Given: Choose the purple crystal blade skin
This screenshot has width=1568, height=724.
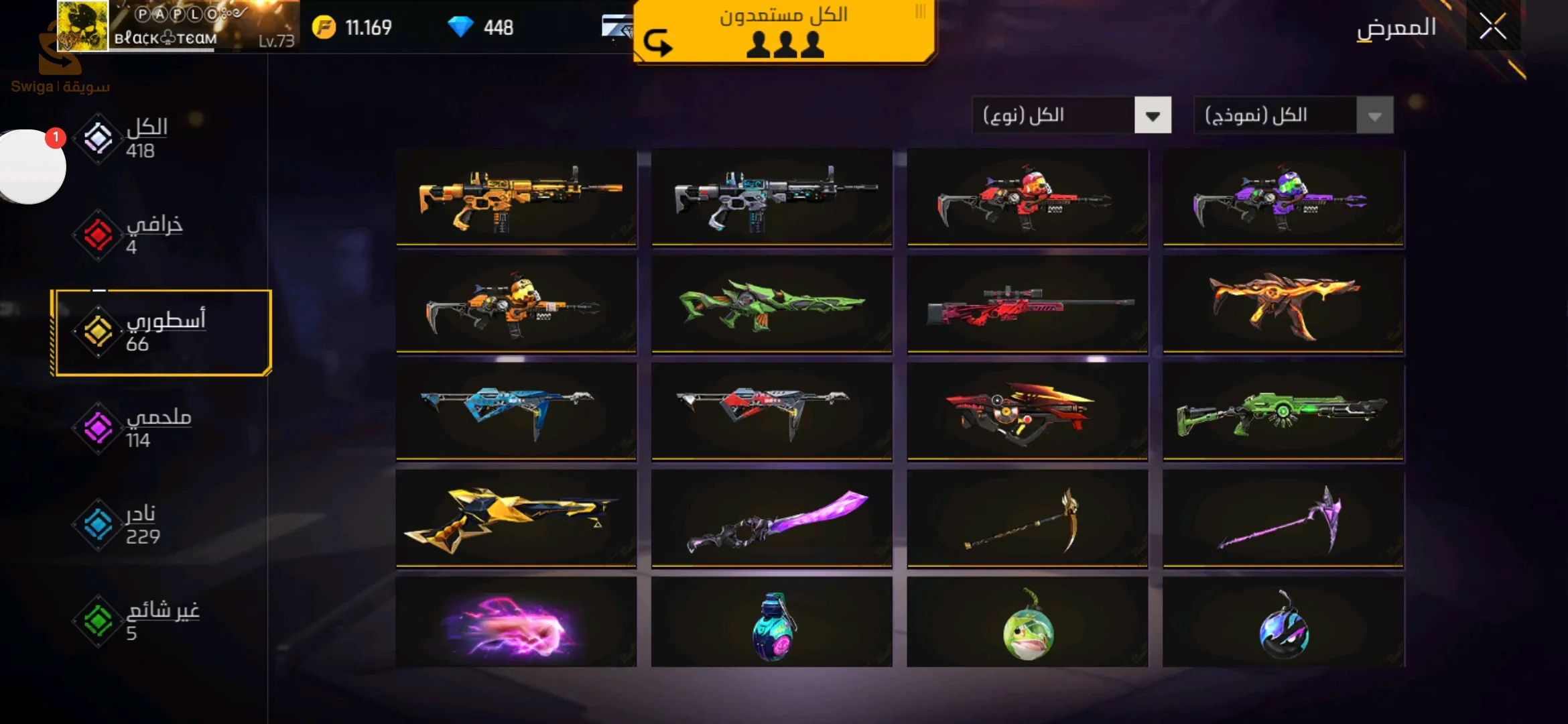Looking at the screenshot, I should coord(771,519).
